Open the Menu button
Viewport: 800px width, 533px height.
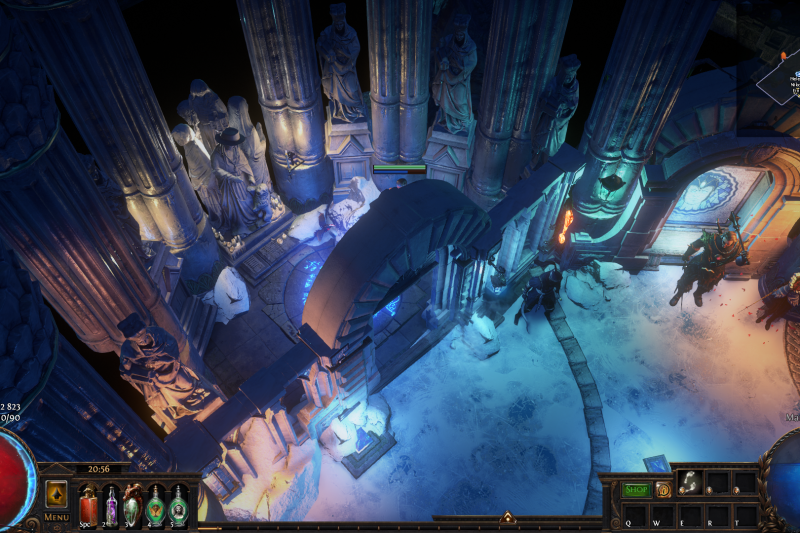[x=56, y=517]
